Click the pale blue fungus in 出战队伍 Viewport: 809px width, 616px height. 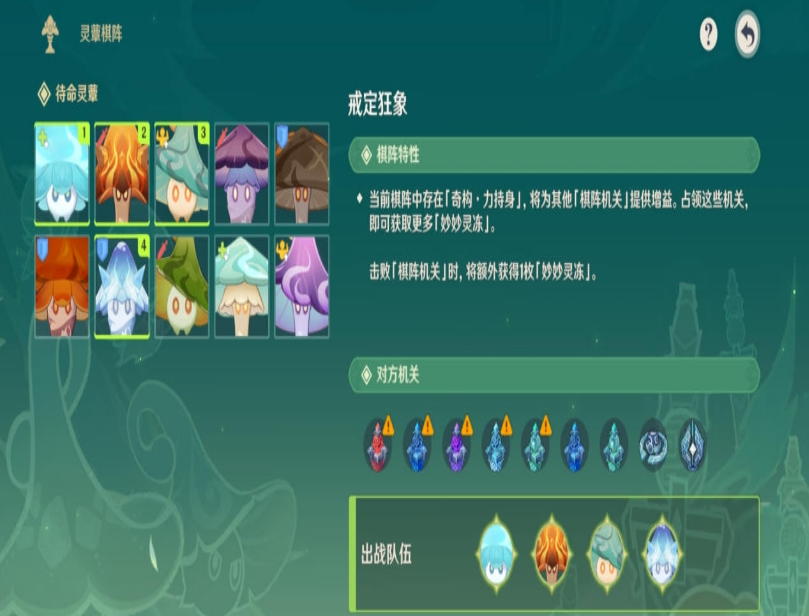click(496, 553)
